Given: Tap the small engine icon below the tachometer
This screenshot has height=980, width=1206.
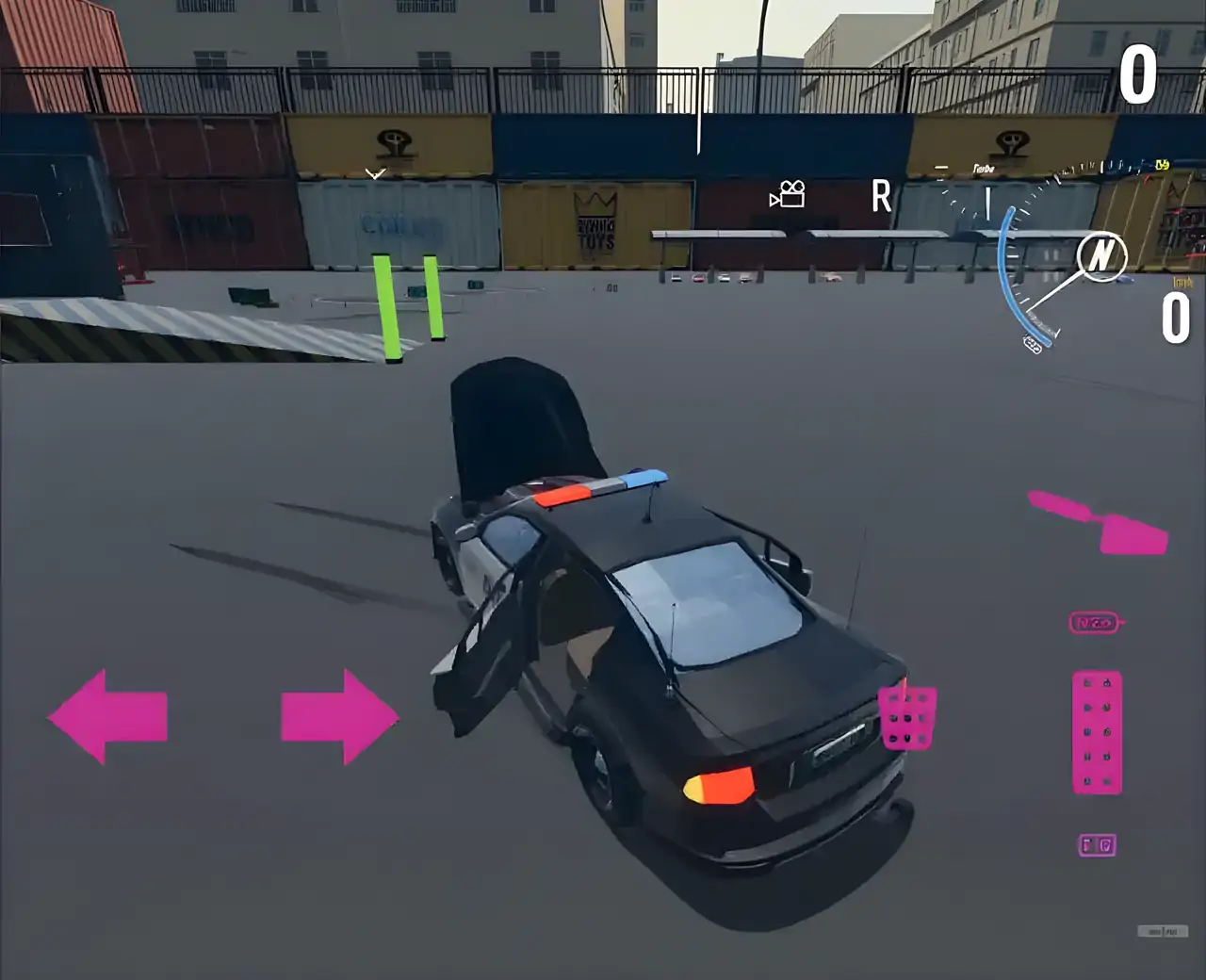Looking at the screenshot, I should pos(1032,345).
